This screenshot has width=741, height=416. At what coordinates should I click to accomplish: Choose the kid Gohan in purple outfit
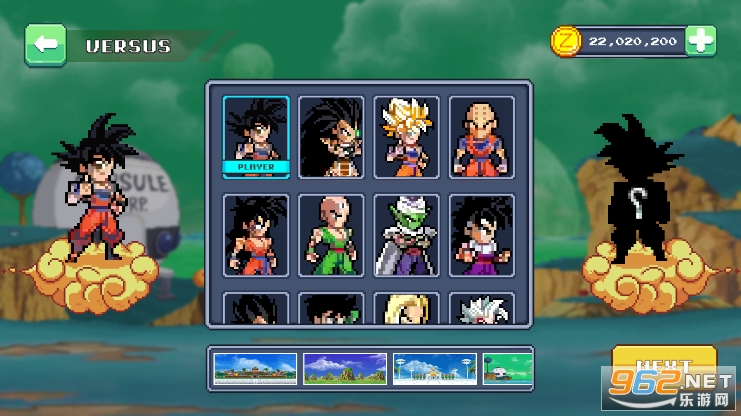[x=481, y=235]
